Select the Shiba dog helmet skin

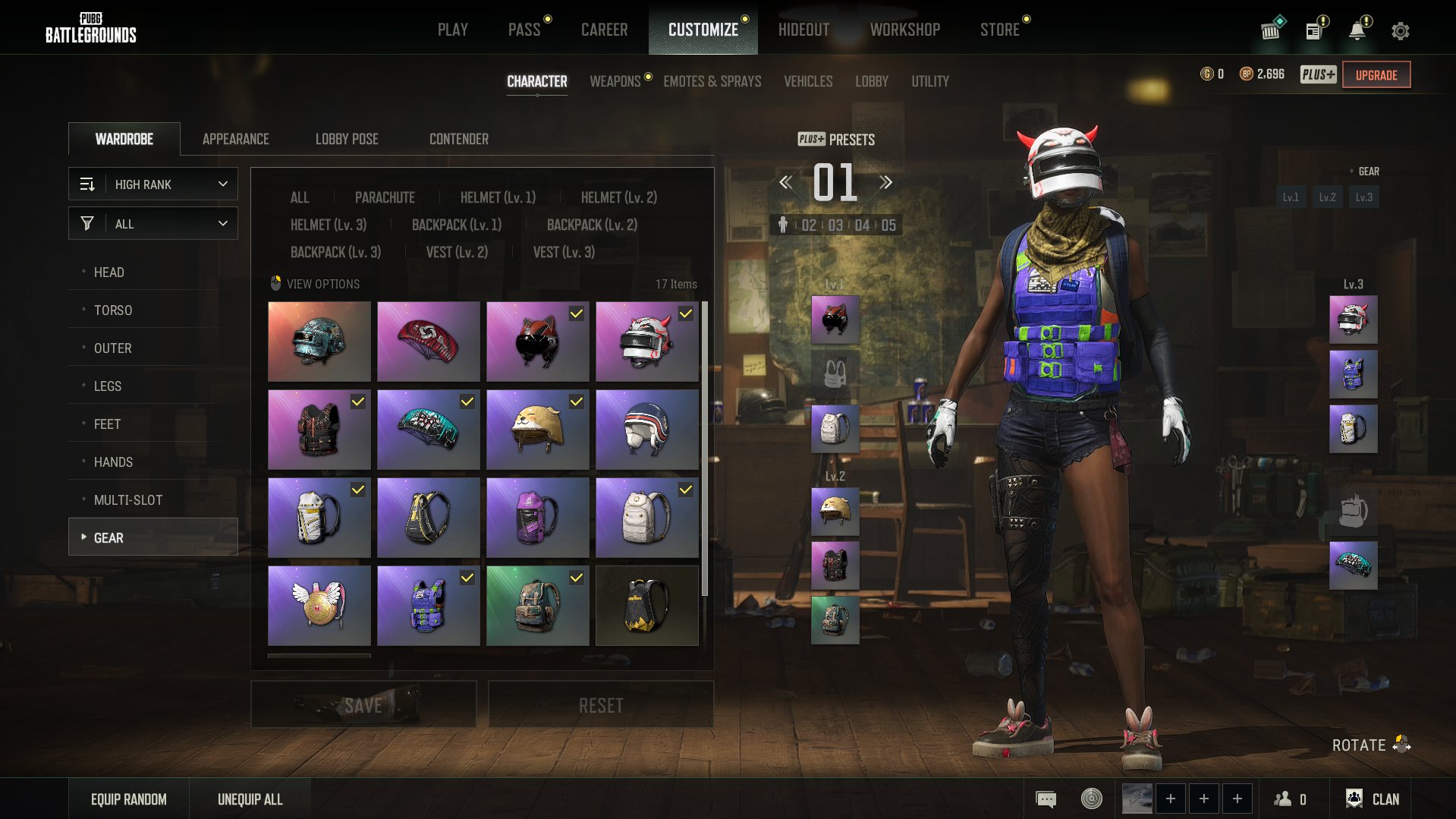(x=537, y=430)
